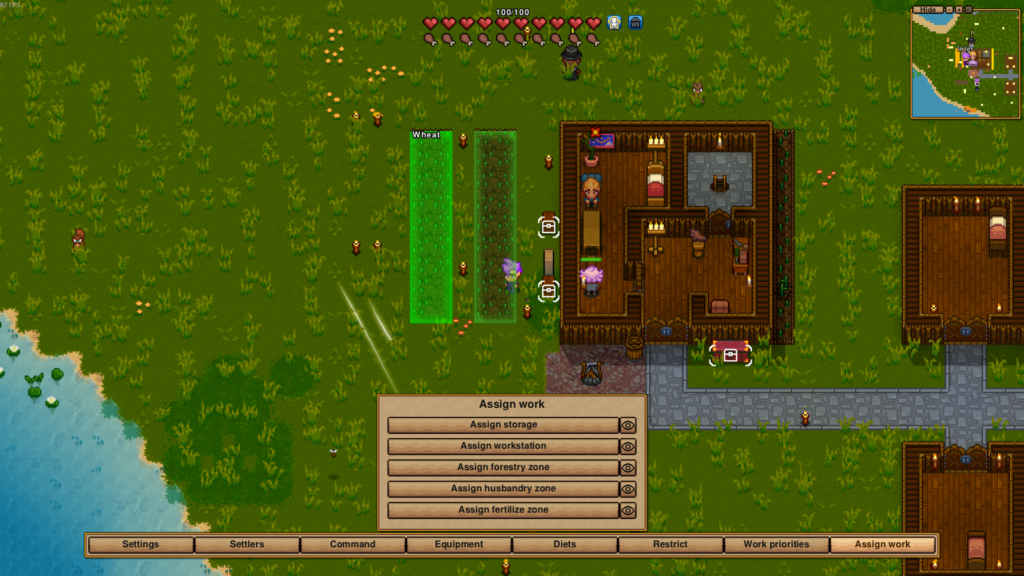The image size is (1024, 576).
Task: Show the Work priorities tab
Action: point(776,544)
